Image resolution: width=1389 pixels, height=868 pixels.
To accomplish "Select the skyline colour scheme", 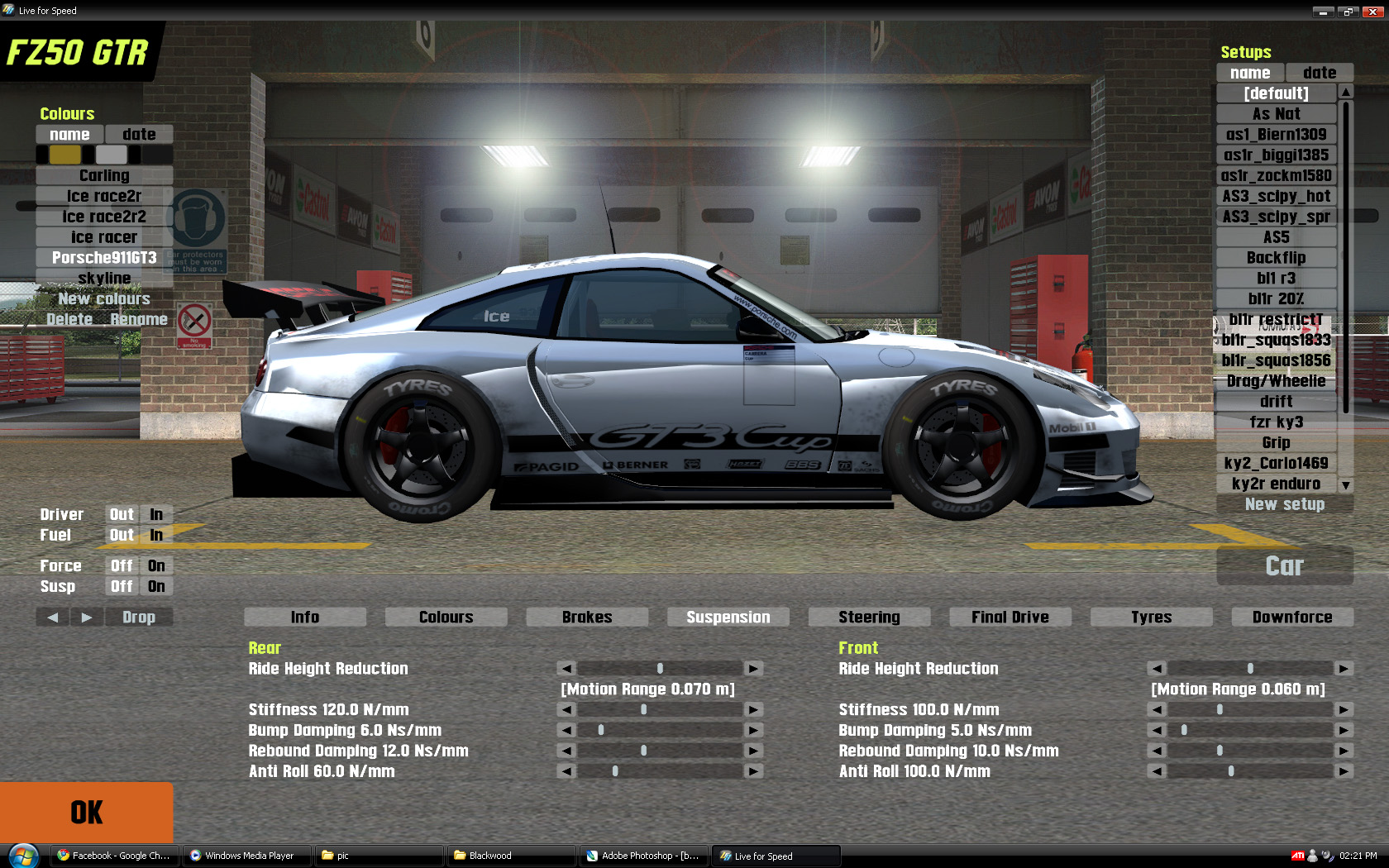I will point(104,279).
